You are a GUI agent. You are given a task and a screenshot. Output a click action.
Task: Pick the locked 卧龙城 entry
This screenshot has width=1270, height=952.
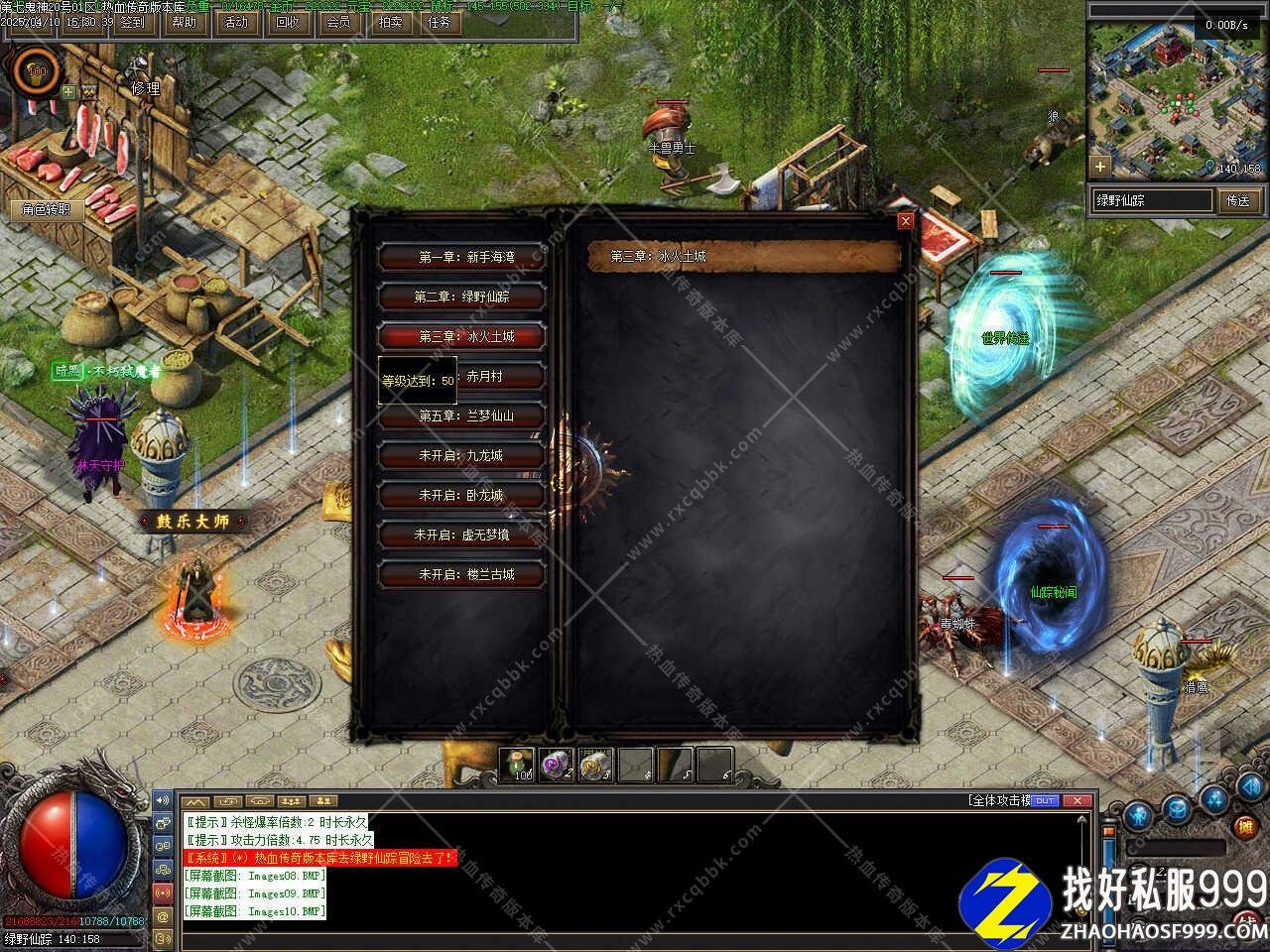click(461, 495)
